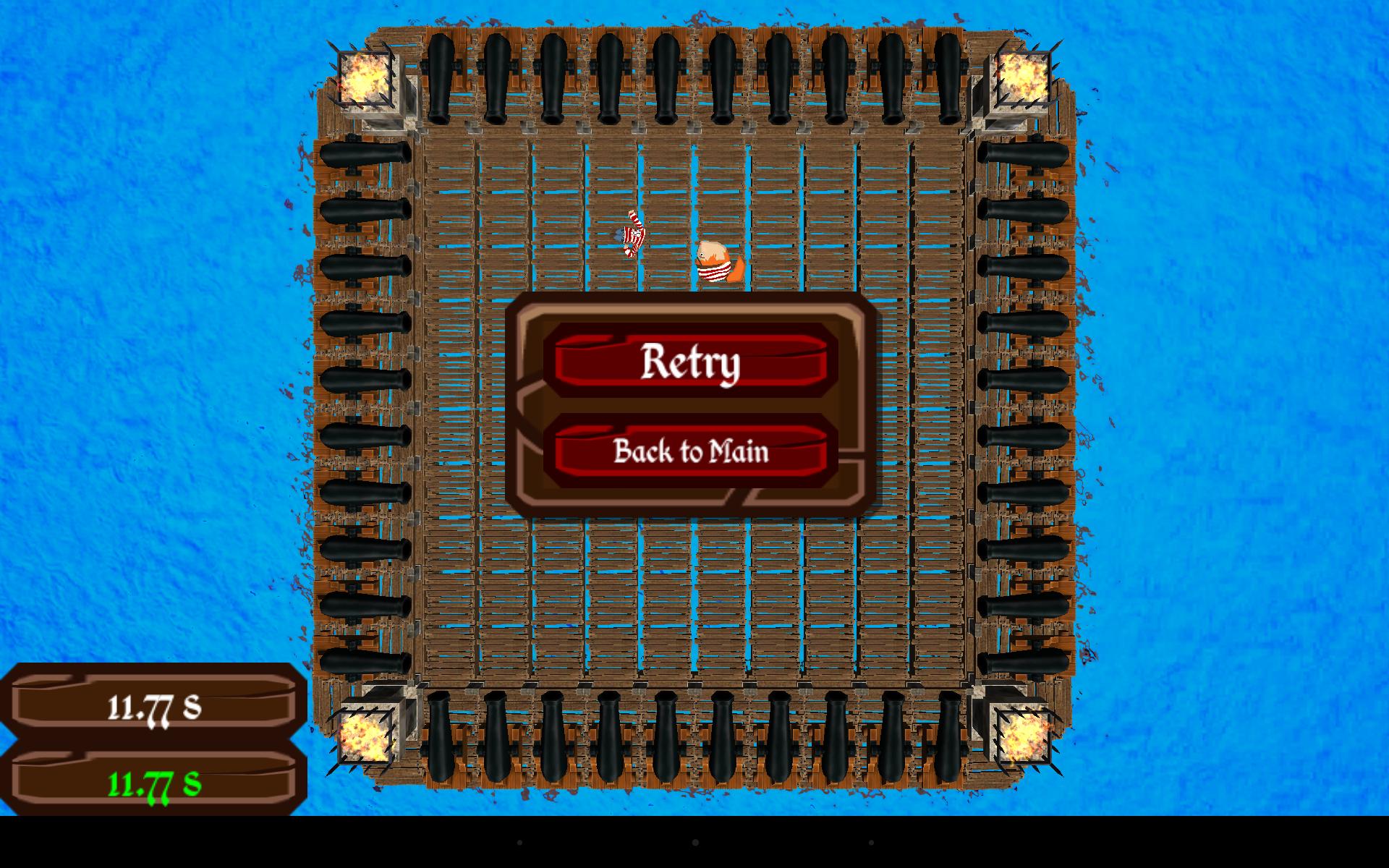1389x868 pixels.
Task: Select Back to Main
Action: pos(691,452)
